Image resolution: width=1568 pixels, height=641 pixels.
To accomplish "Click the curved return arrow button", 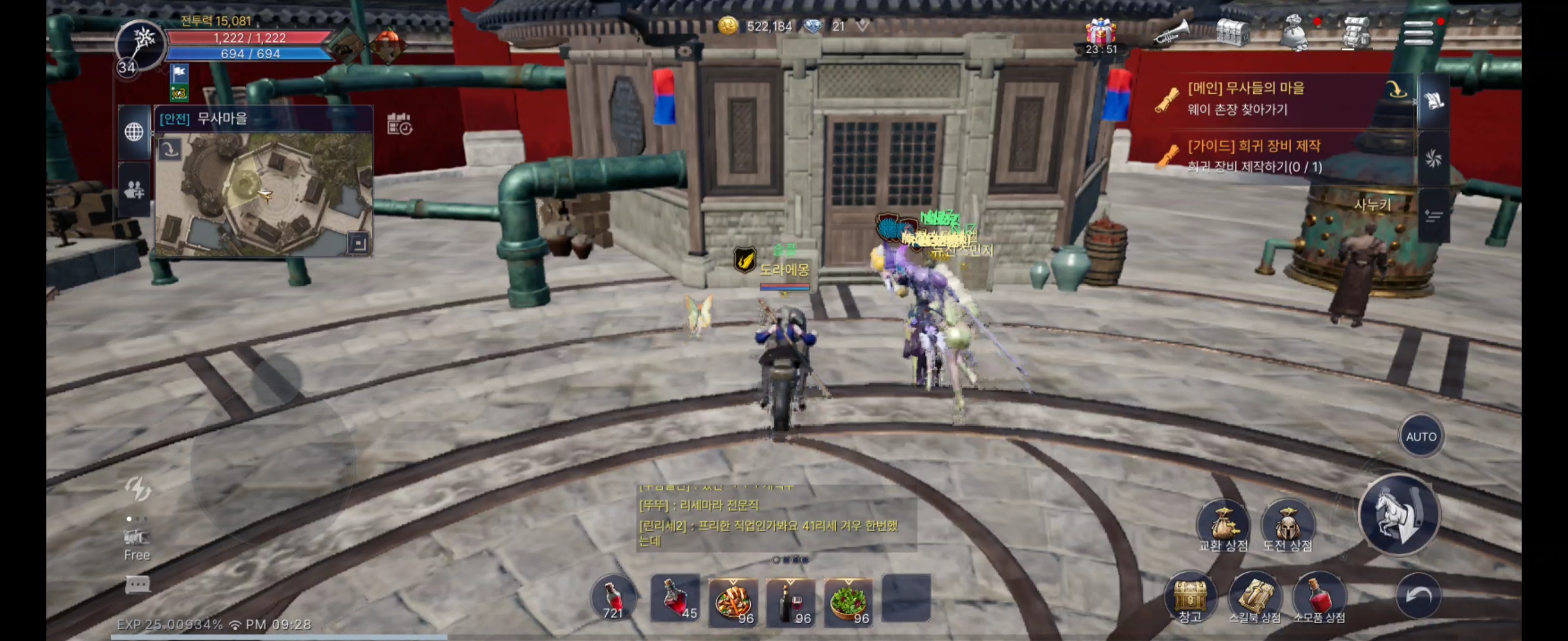I will pyautogui.click(x=1418, y=596).
